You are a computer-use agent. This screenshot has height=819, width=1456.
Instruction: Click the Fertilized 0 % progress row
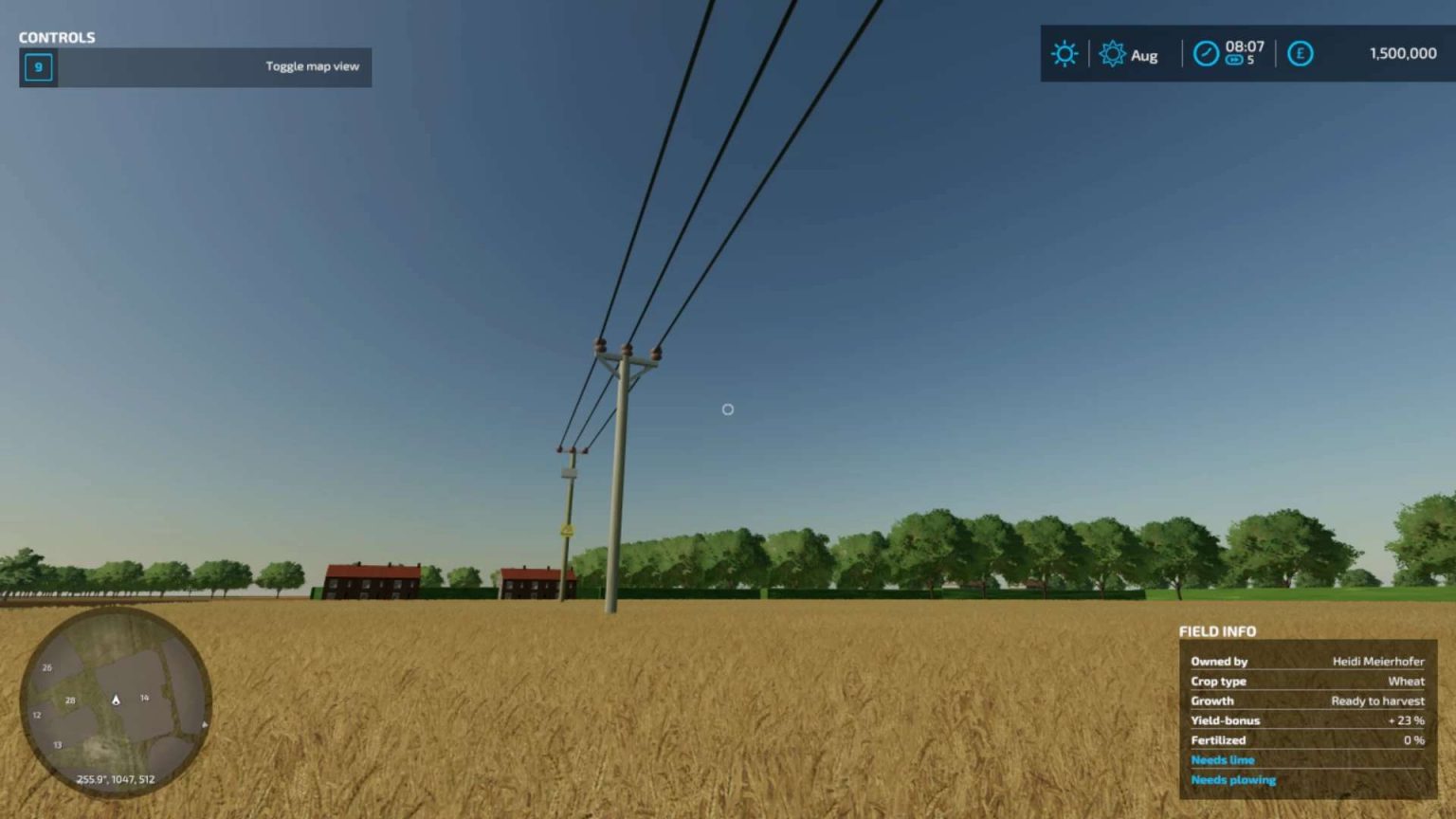click(x=1306, y=740)
